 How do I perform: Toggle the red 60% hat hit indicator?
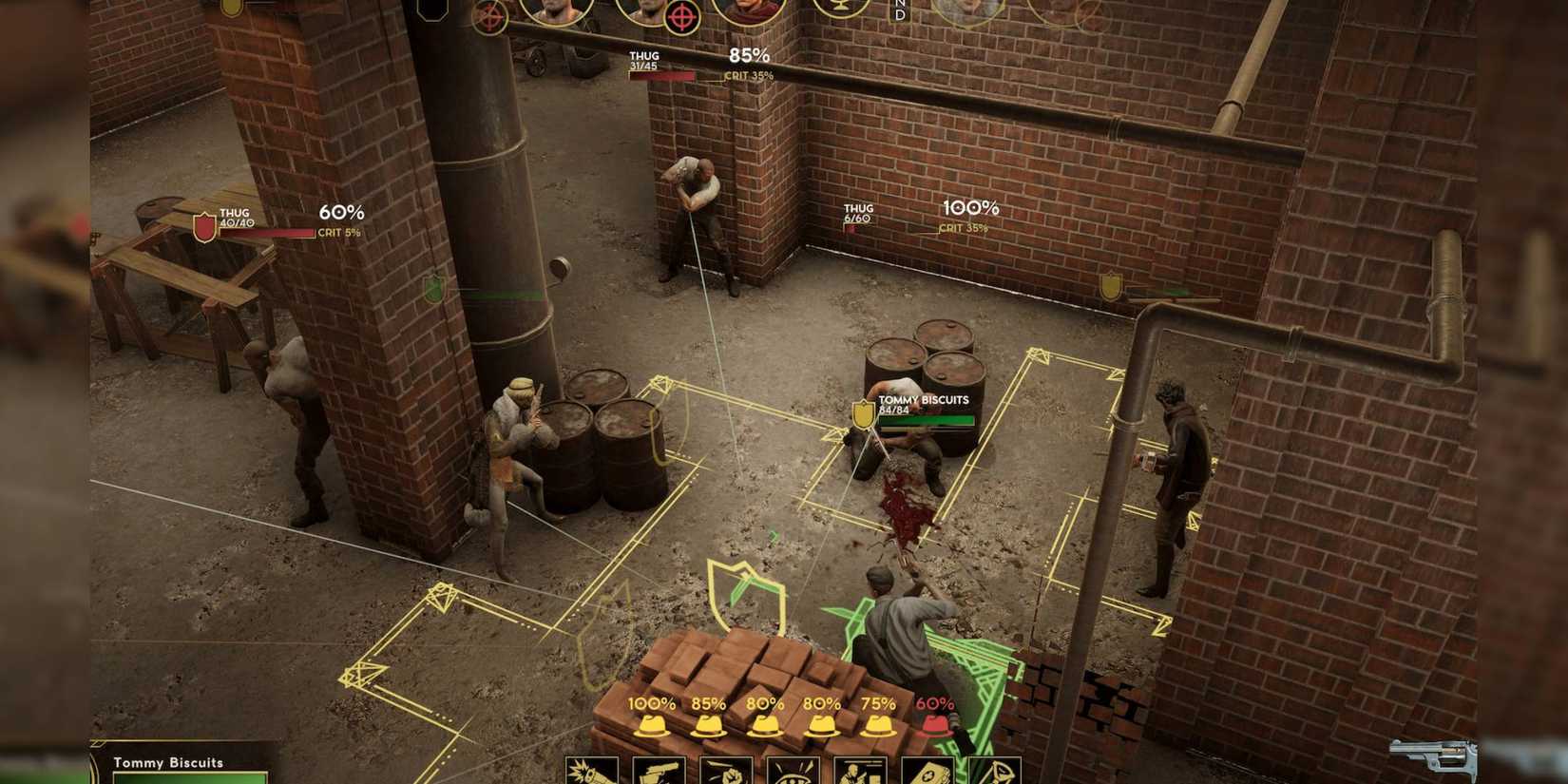tap(936, 724)
